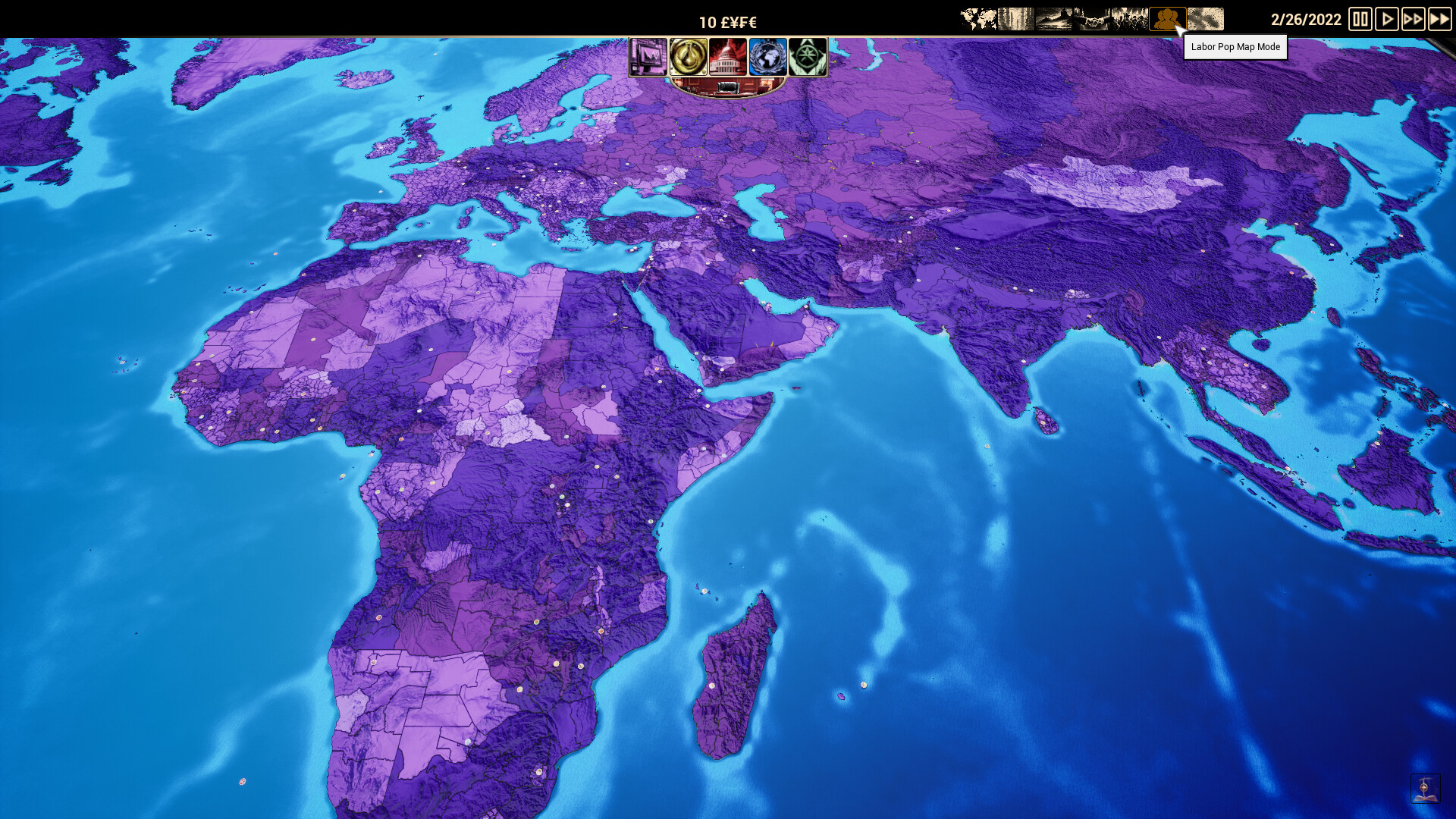1456x819 pixels.
Task: Resume game with the play button
Action: click(1388, 20)
